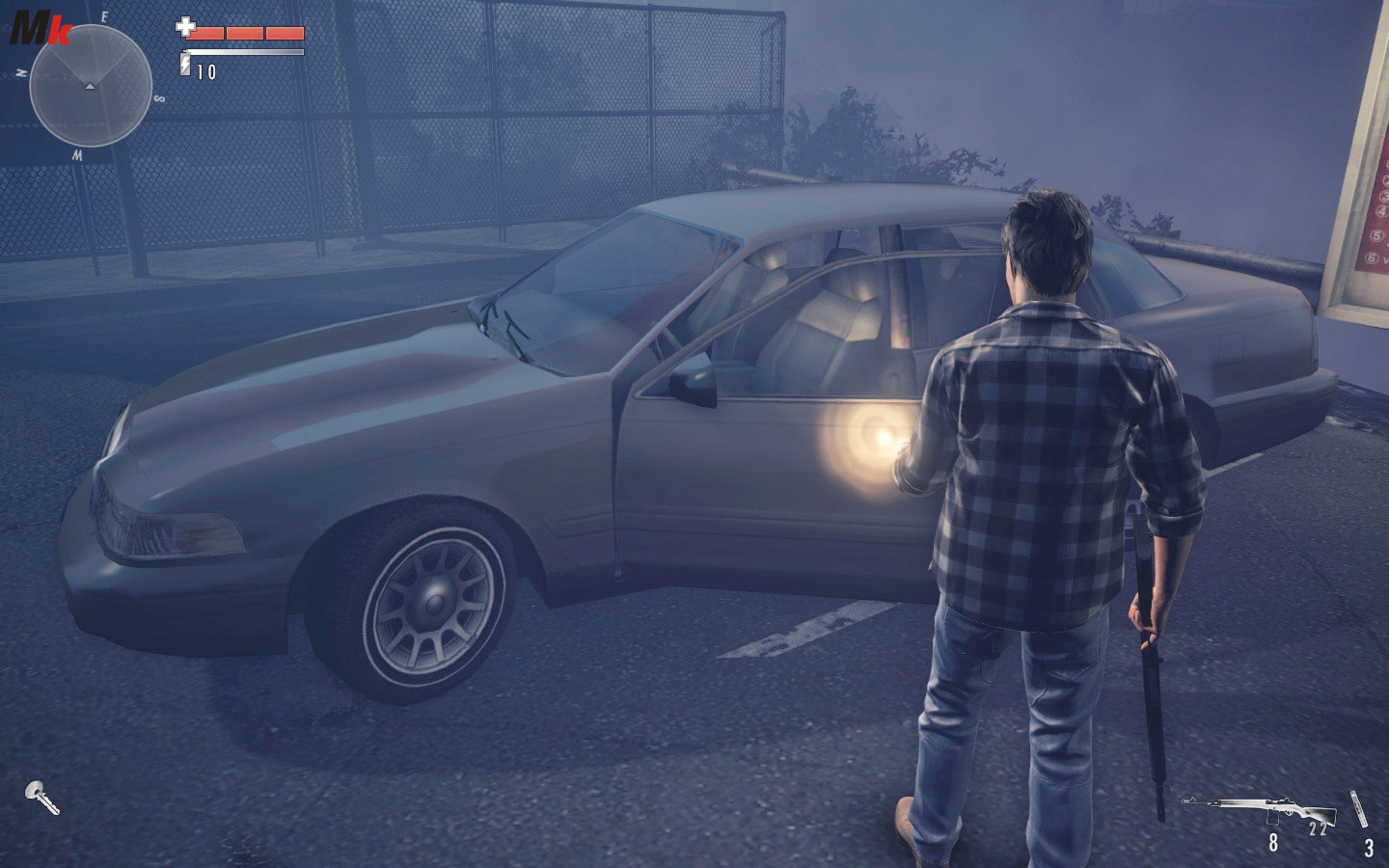Click the flashlight battery icon
Viewport: 1389px width, 868px height.
coord(186,66)
